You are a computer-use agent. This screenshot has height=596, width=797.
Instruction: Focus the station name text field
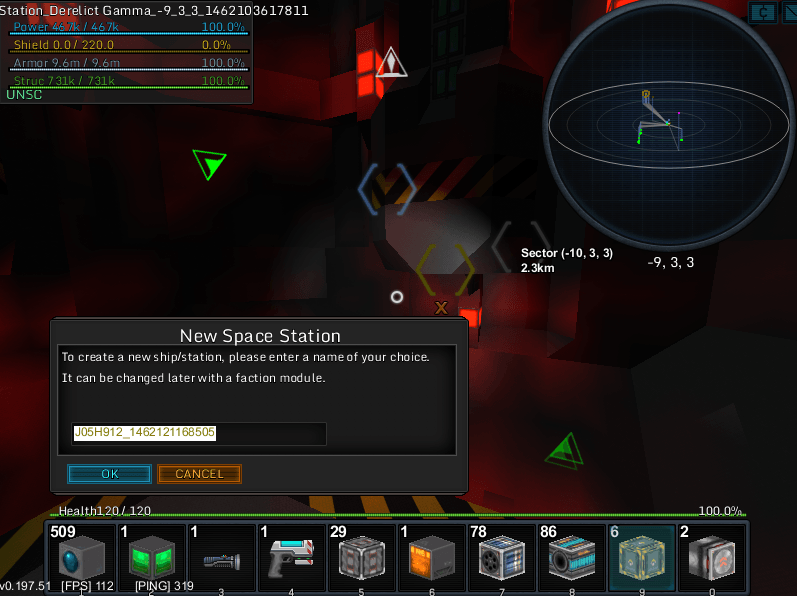pyautogui.click(x=198, y=433)
